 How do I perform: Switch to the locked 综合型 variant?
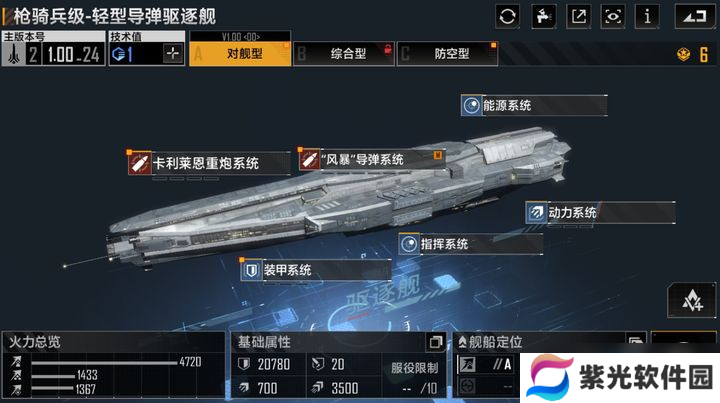(342, 54)
